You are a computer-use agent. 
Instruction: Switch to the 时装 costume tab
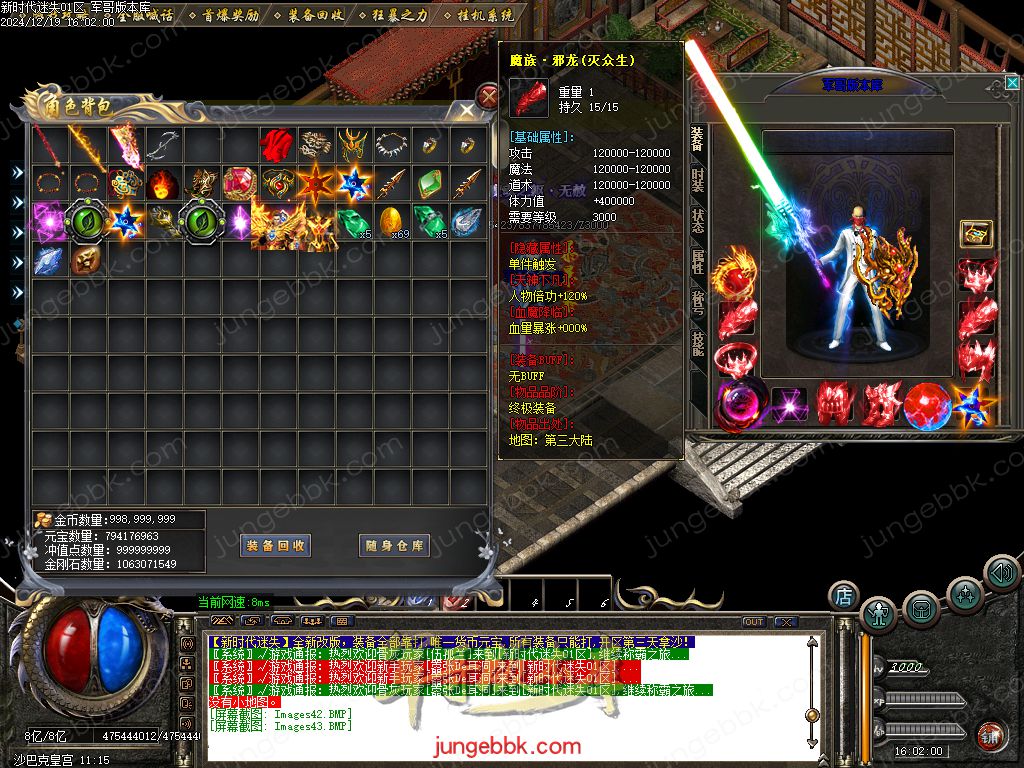tap(697, 181)
